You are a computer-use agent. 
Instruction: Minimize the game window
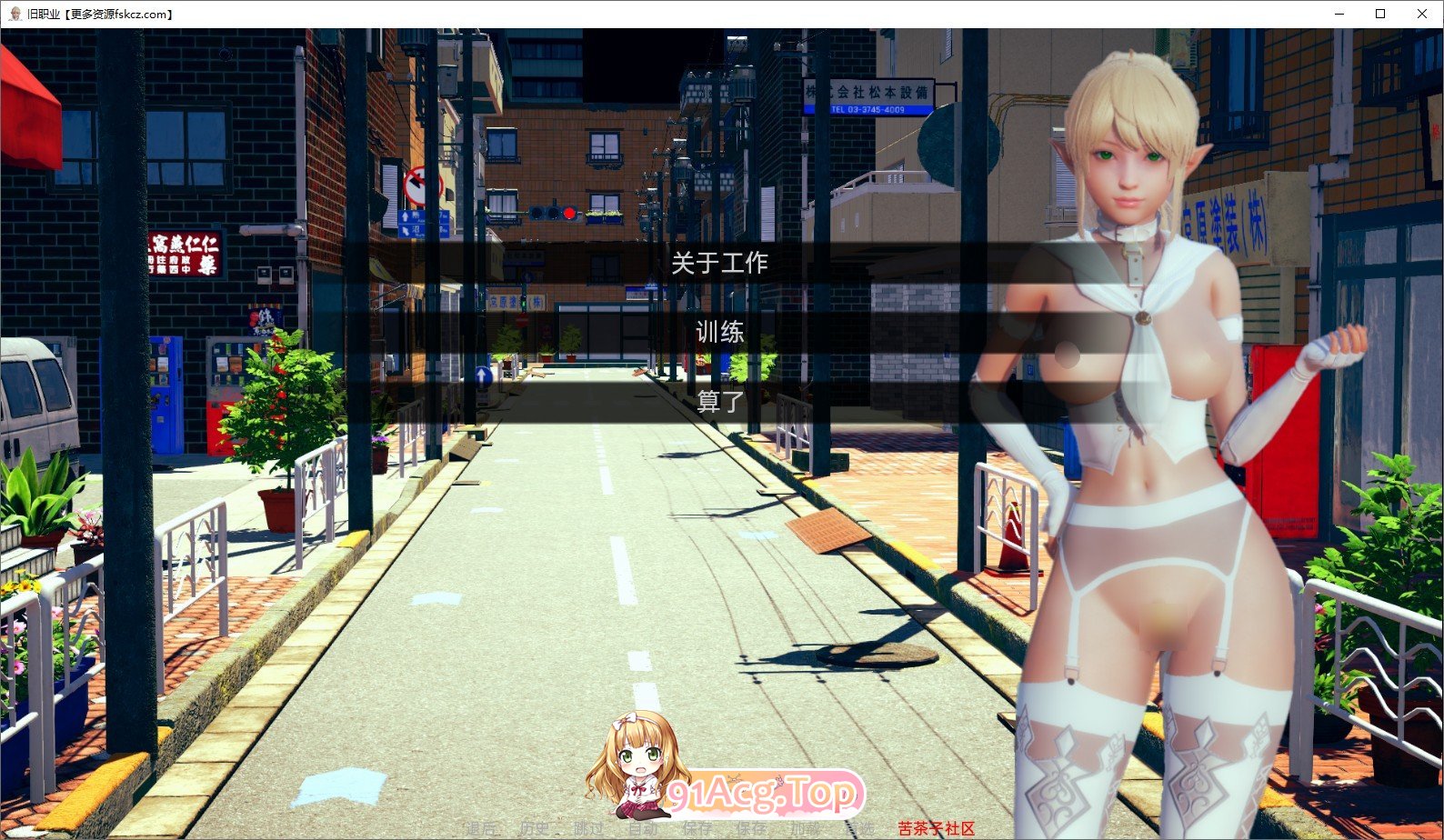click(1338, 14)
